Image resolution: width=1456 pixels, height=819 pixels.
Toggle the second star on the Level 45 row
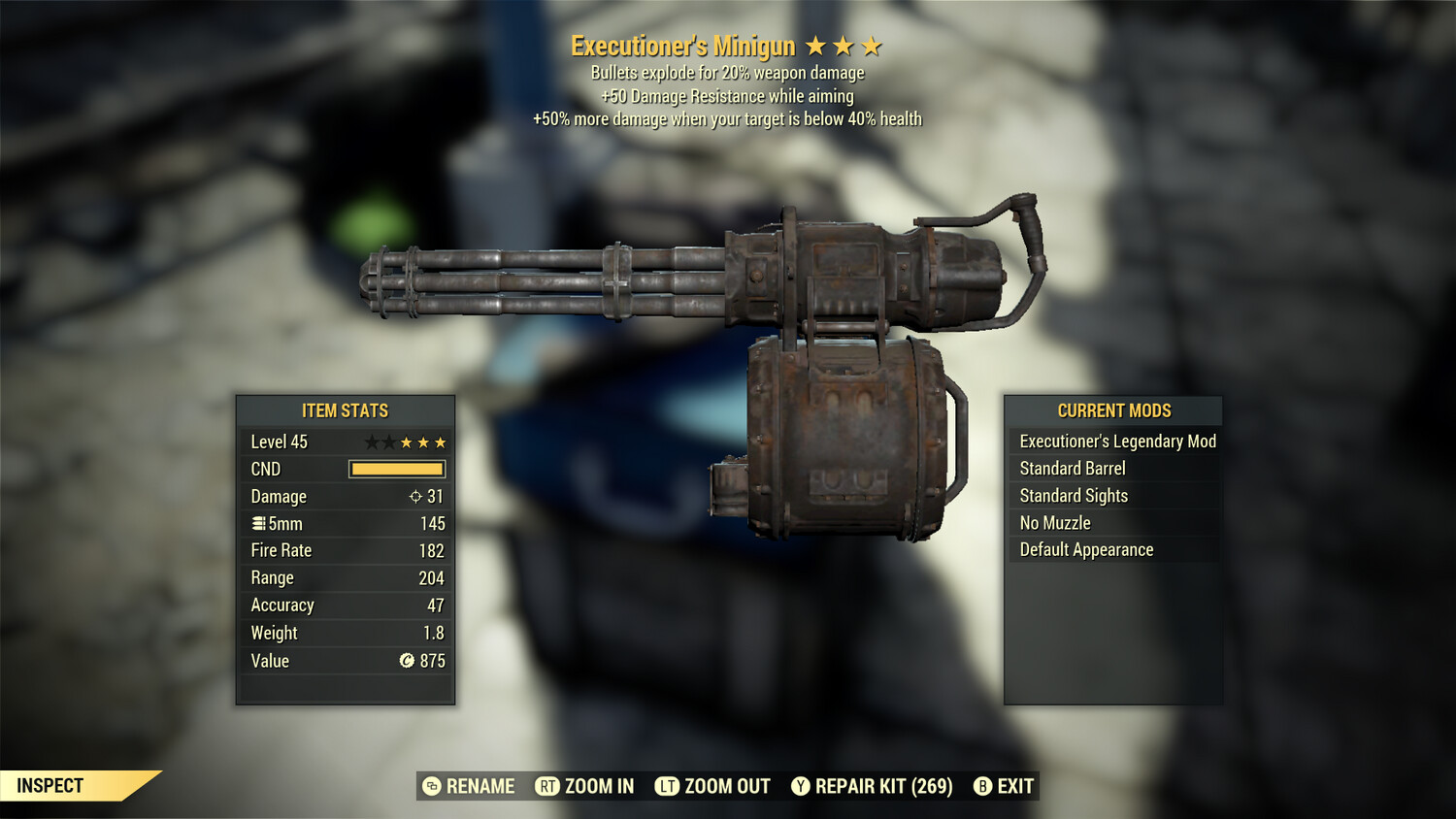[390, 442]
